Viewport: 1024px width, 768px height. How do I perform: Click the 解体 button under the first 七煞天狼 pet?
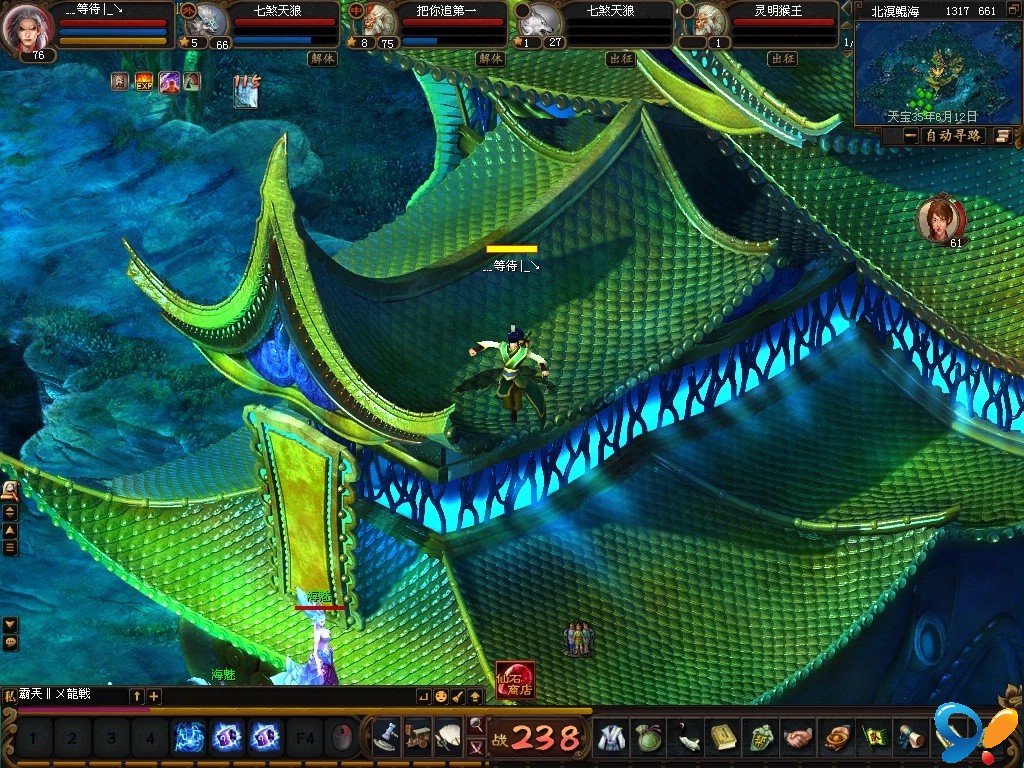322,59
